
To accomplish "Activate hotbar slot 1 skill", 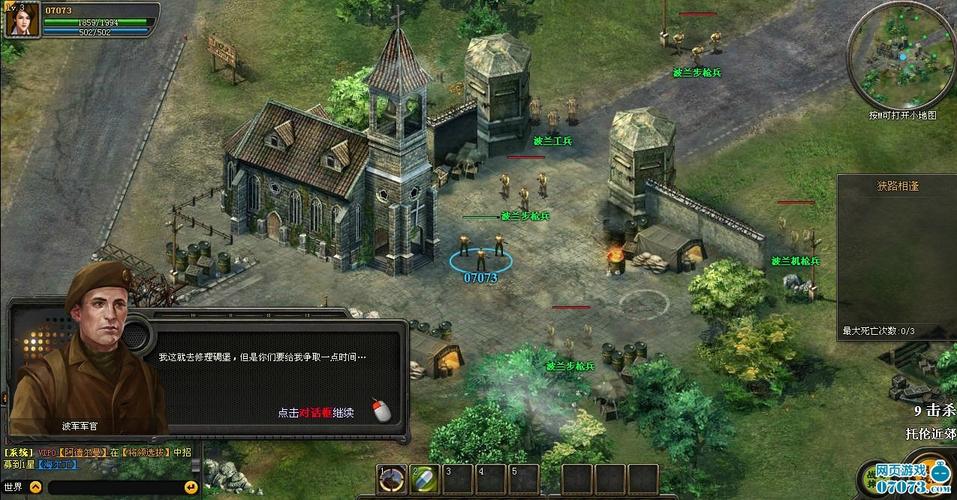I will click(x=392, y=479).
